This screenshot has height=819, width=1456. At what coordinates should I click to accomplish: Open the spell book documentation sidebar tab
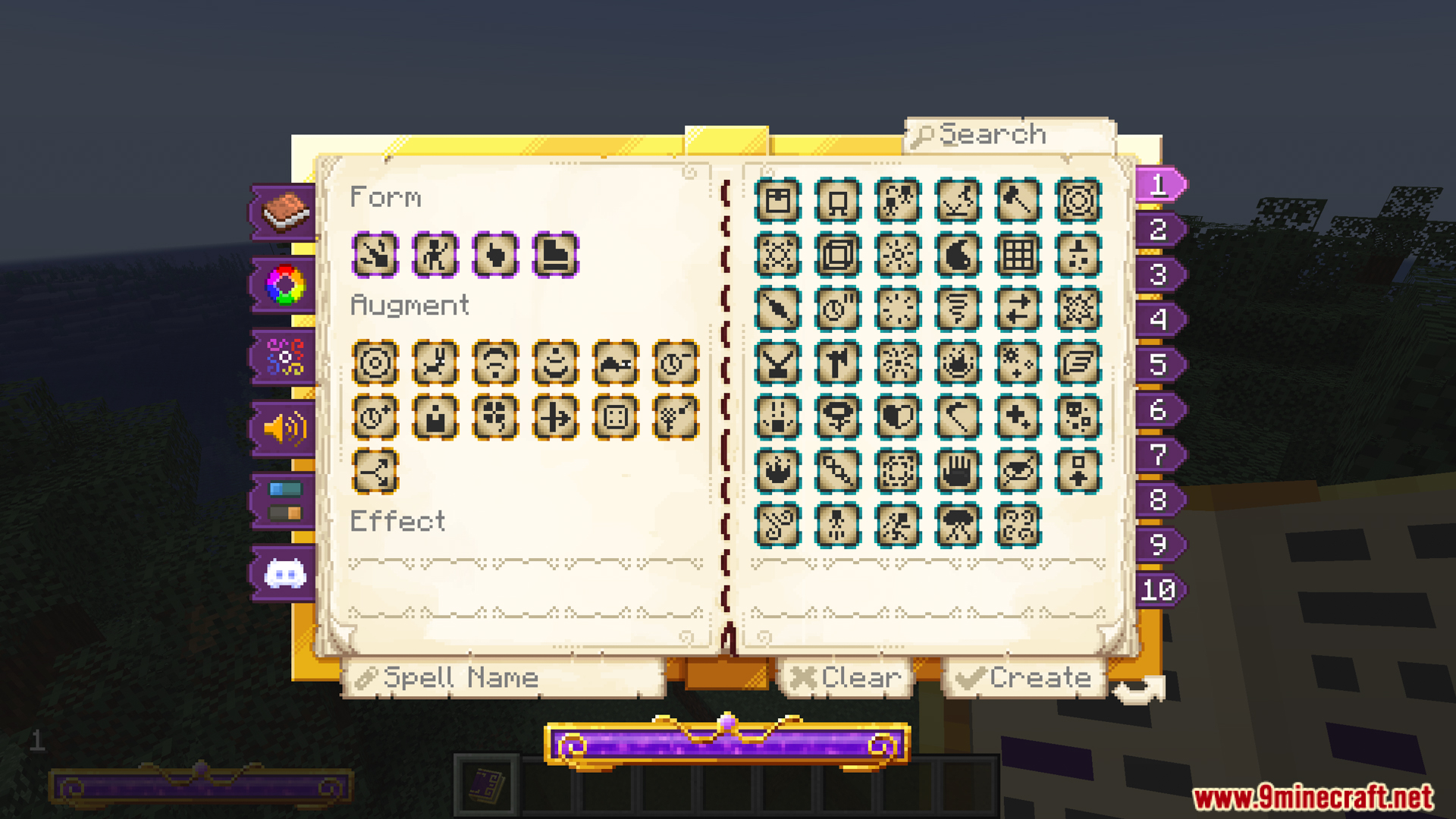(284, 212)
